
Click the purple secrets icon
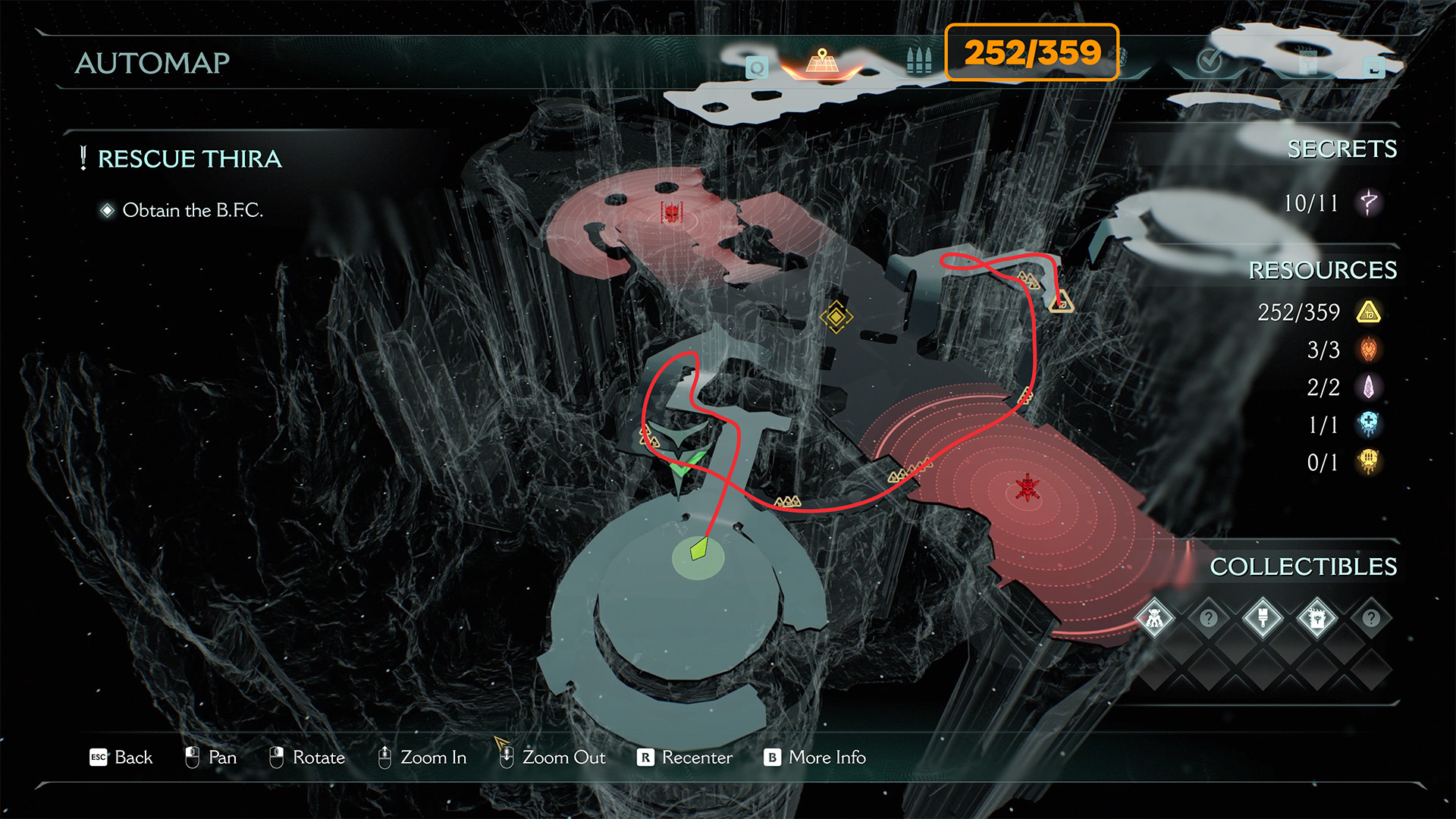pyautogui.click(x=1369, y=203)
